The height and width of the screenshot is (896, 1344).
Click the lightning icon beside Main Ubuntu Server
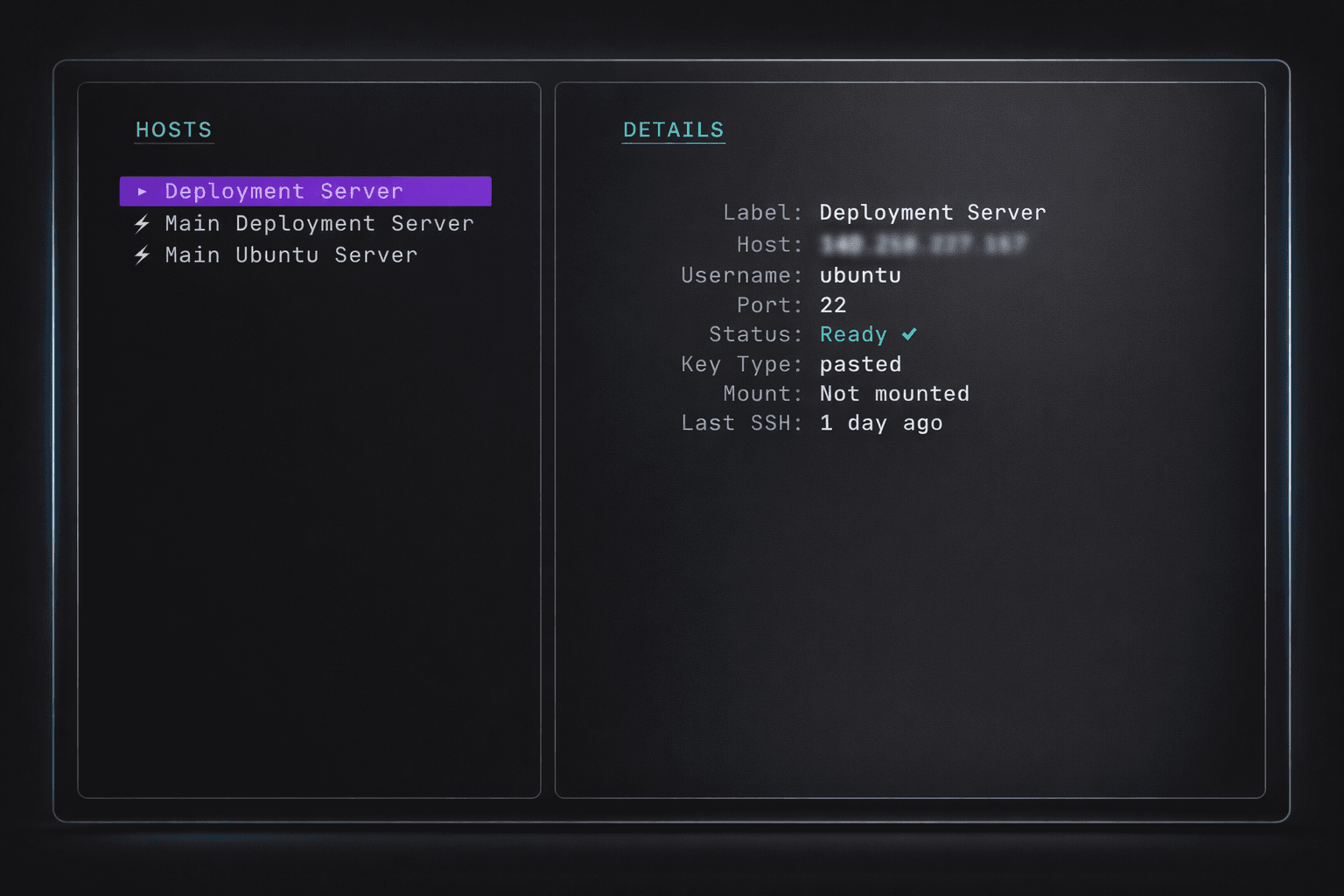(142, 255)
